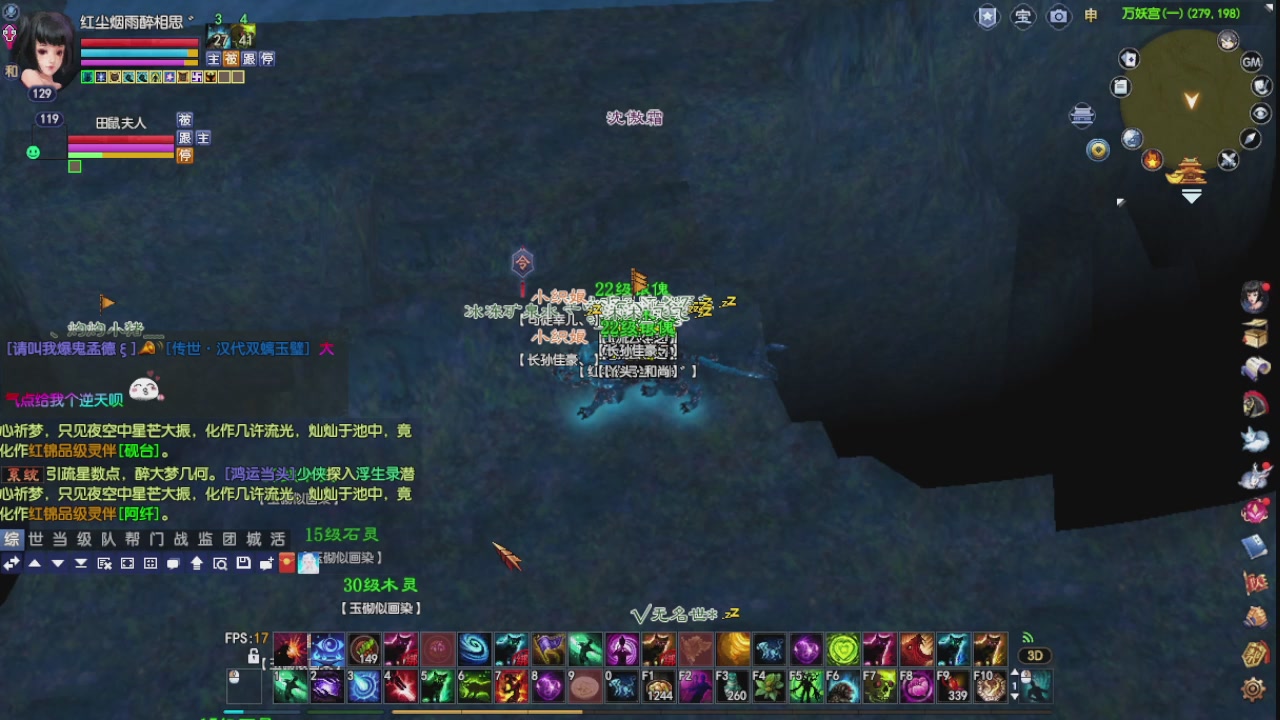Toggle the lock icon on the action bar

pos(253,656)
